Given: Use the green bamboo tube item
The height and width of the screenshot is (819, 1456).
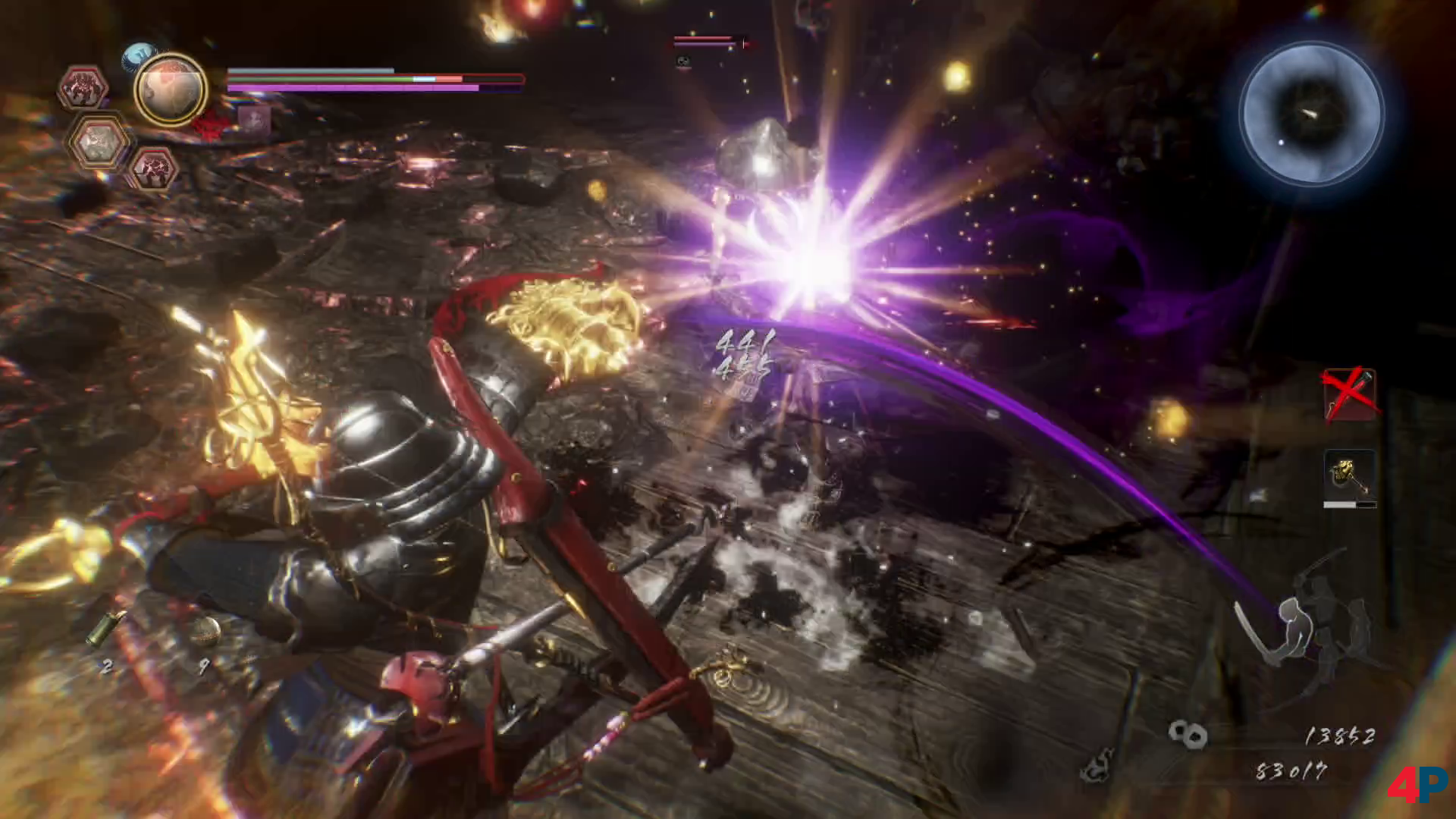Looking at the screenshot, I should click(105, 628).
